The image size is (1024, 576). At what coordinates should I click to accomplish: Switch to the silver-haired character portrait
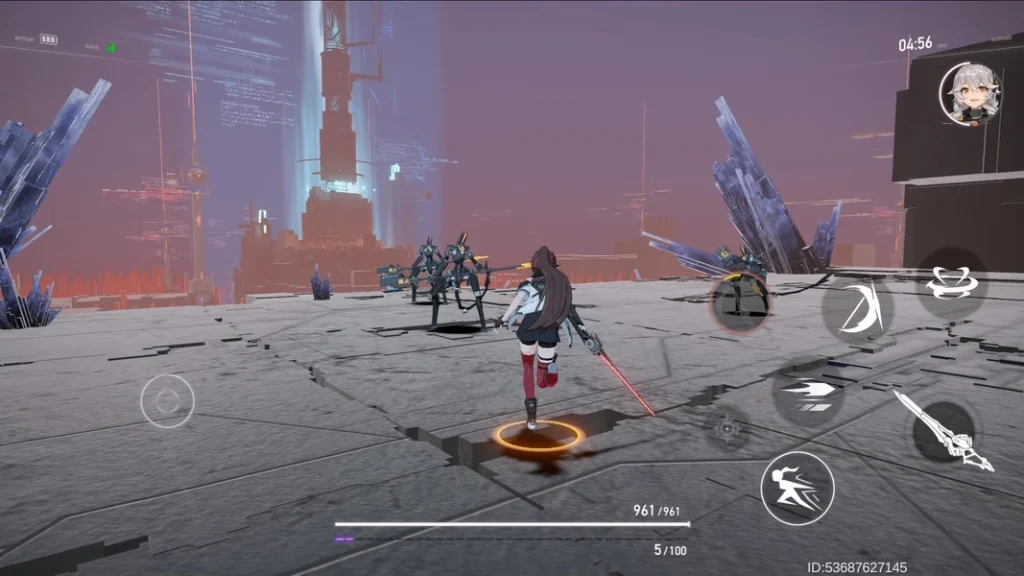click(x=970, y=94)
